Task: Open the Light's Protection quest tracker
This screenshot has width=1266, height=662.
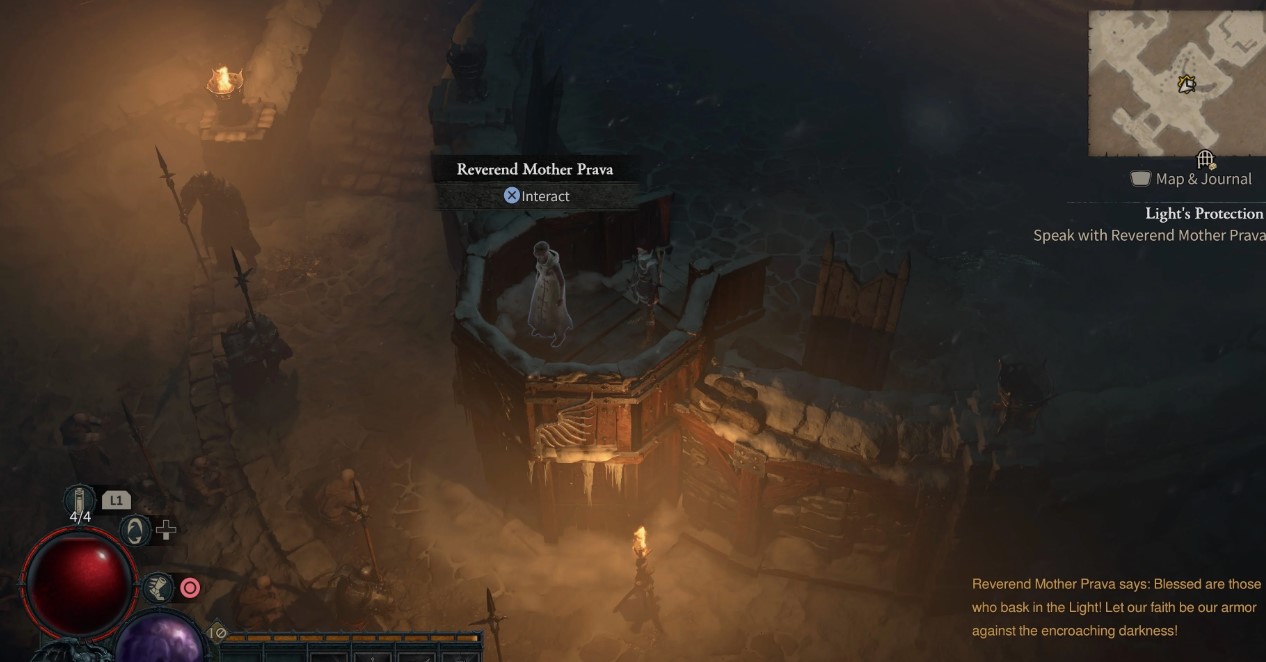Action: pyautogui.click(x=1204, y=213)
